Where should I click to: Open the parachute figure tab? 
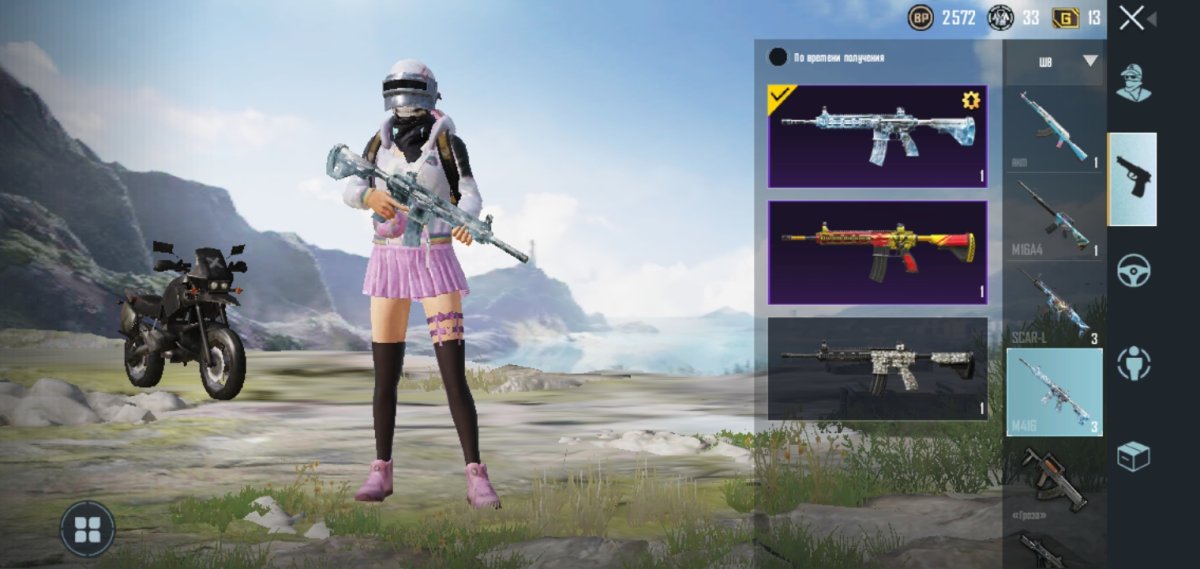pos(1133,362)
